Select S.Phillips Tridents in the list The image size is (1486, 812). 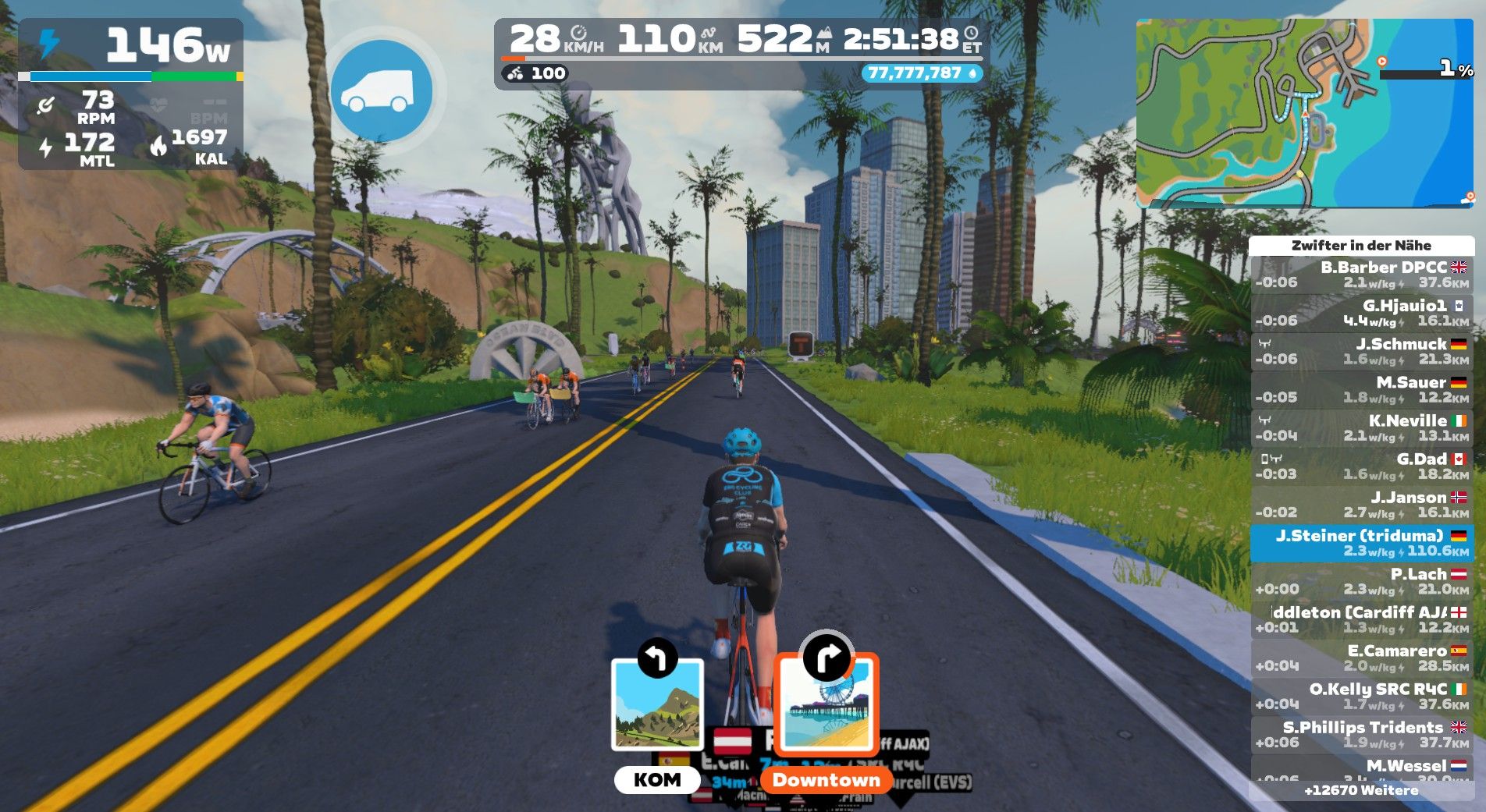pyautogui.click(x=1361, y=734)
